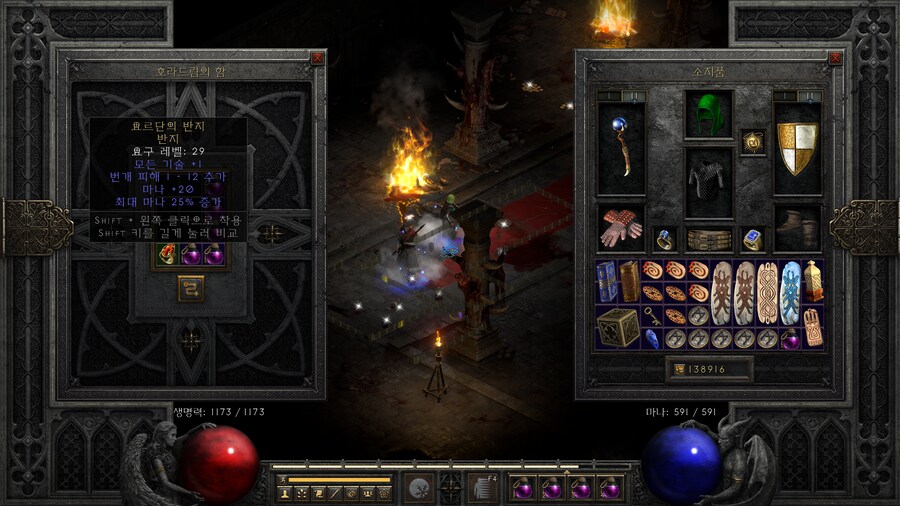The image size is (900, 506).
Task: Close the inventory panel
Action: [x=832, y=58]
